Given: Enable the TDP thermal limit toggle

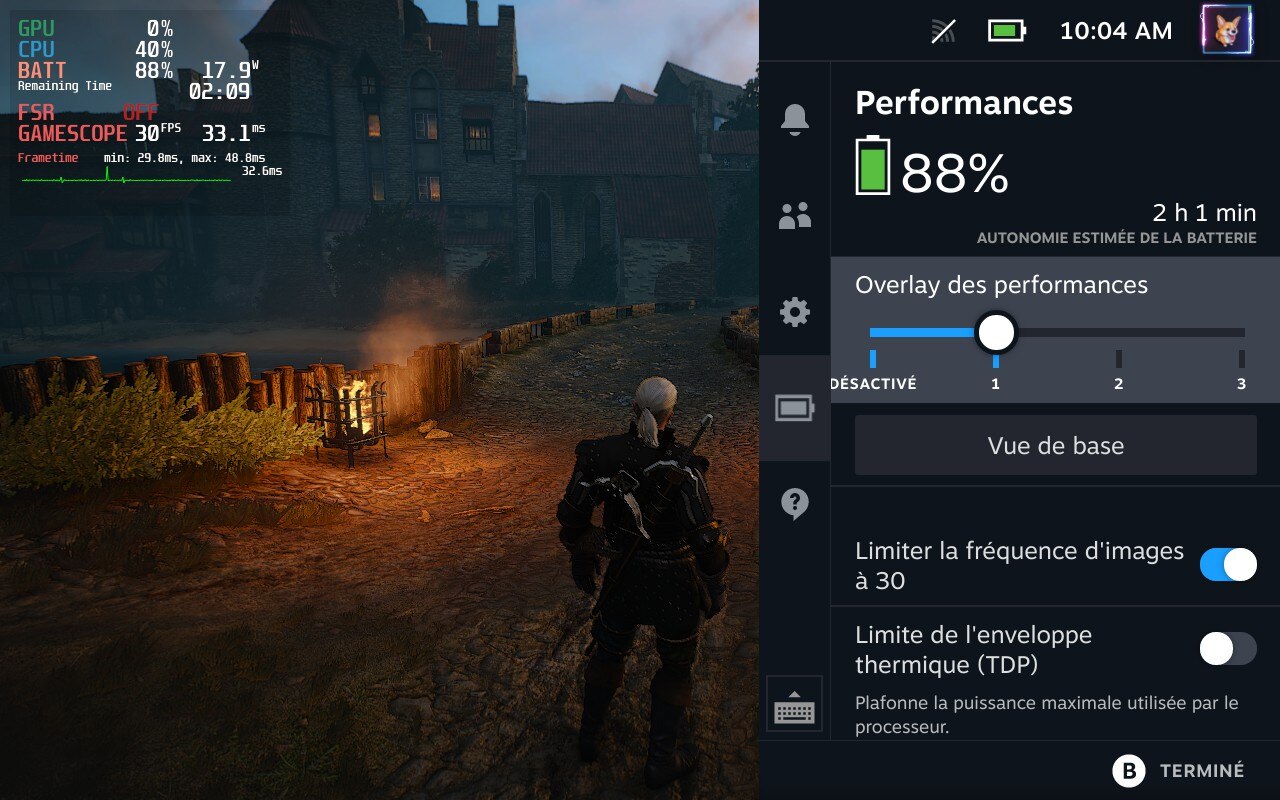Looking at the screenshot, I should click(x=1228, y=649).
